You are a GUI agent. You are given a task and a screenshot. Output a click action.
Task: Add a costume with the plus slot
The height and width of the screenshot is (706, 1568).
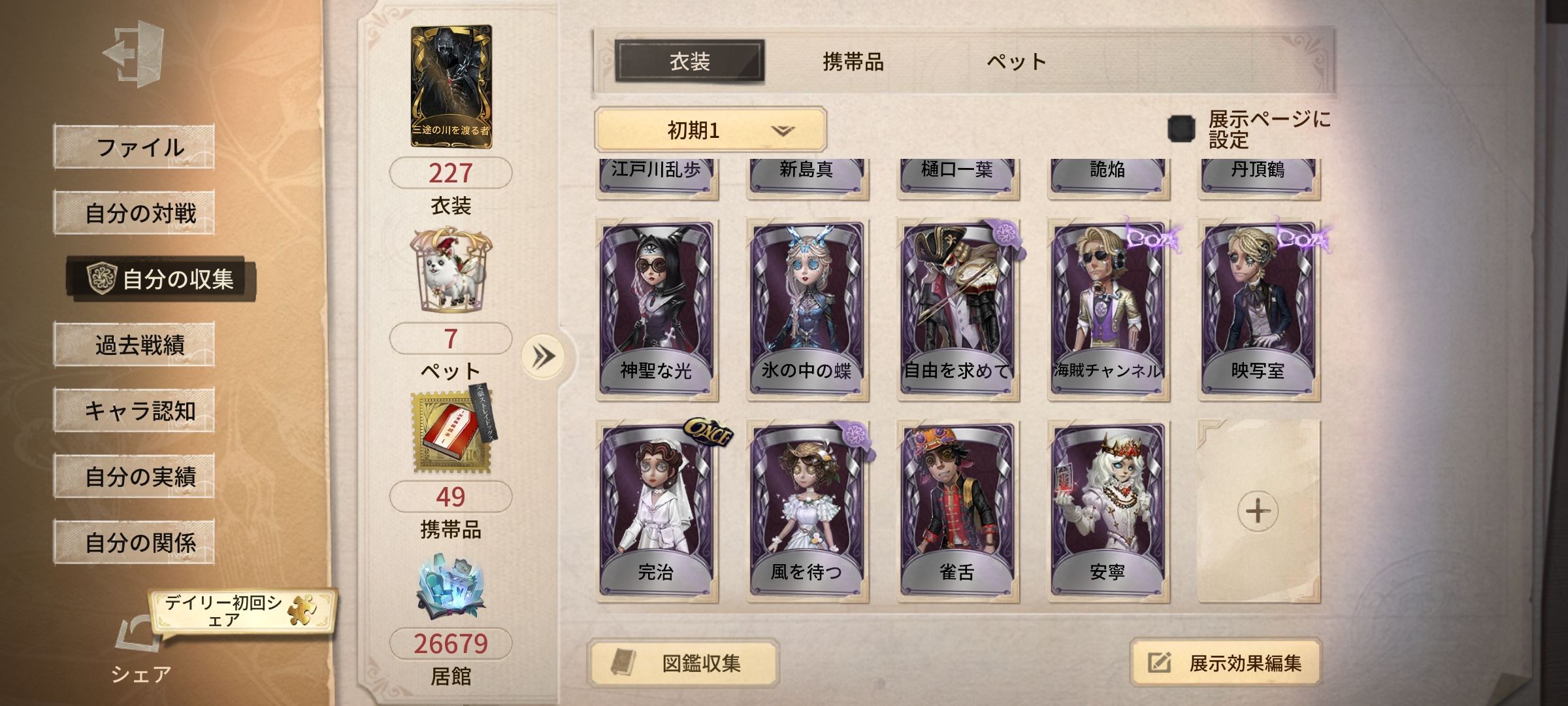point(1258,511)
